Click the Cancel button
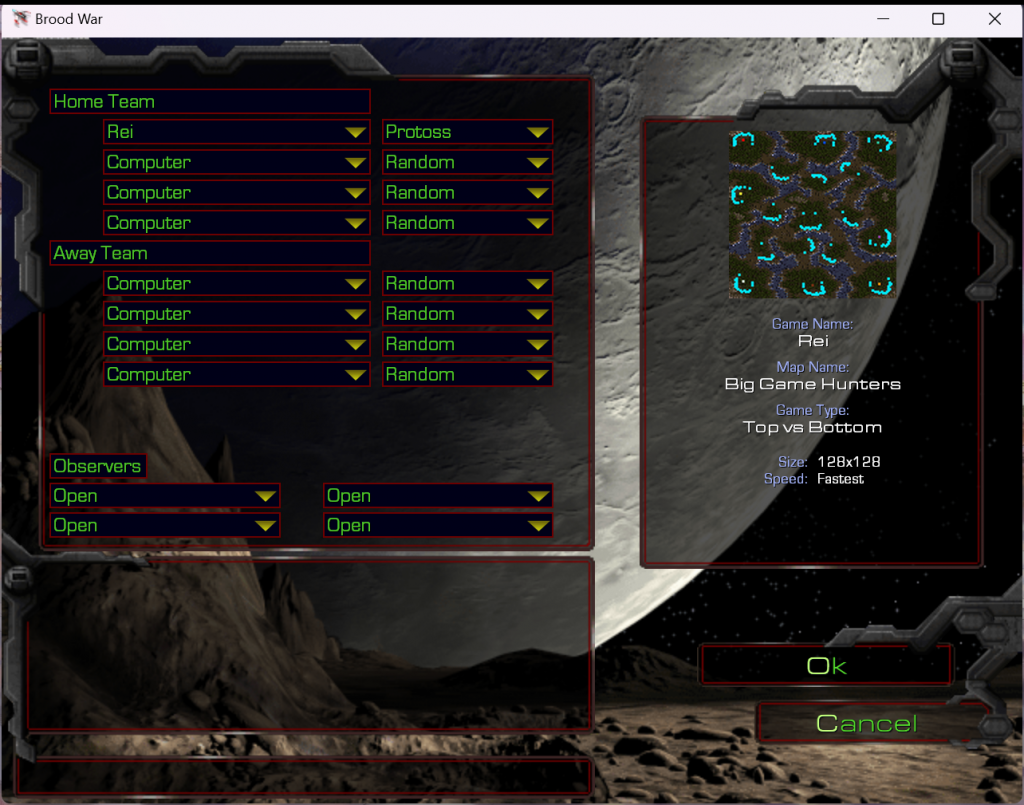The image size is (1024, 805). point(866,723)
